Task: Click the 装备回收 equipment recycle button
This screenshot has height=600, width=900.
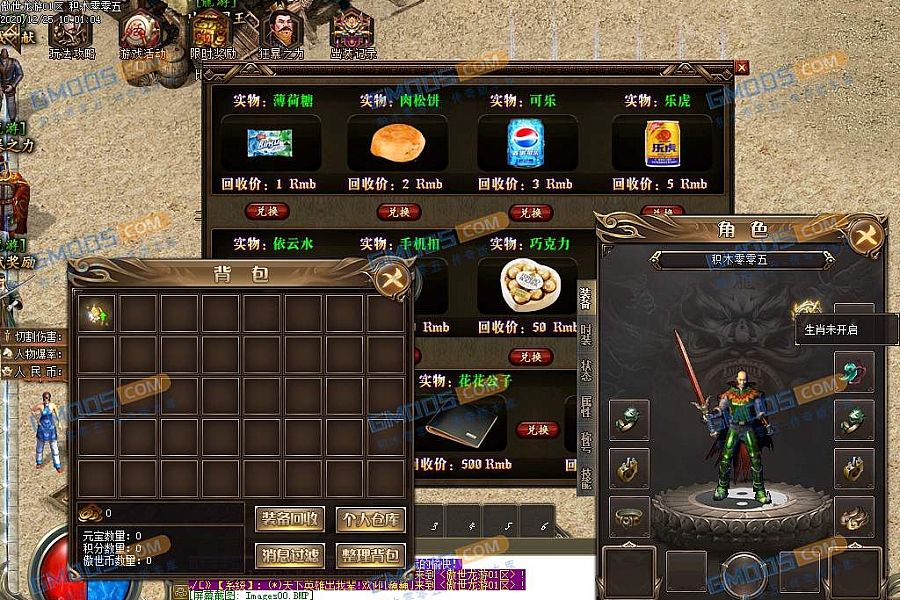Action: (x=290, y=519)
